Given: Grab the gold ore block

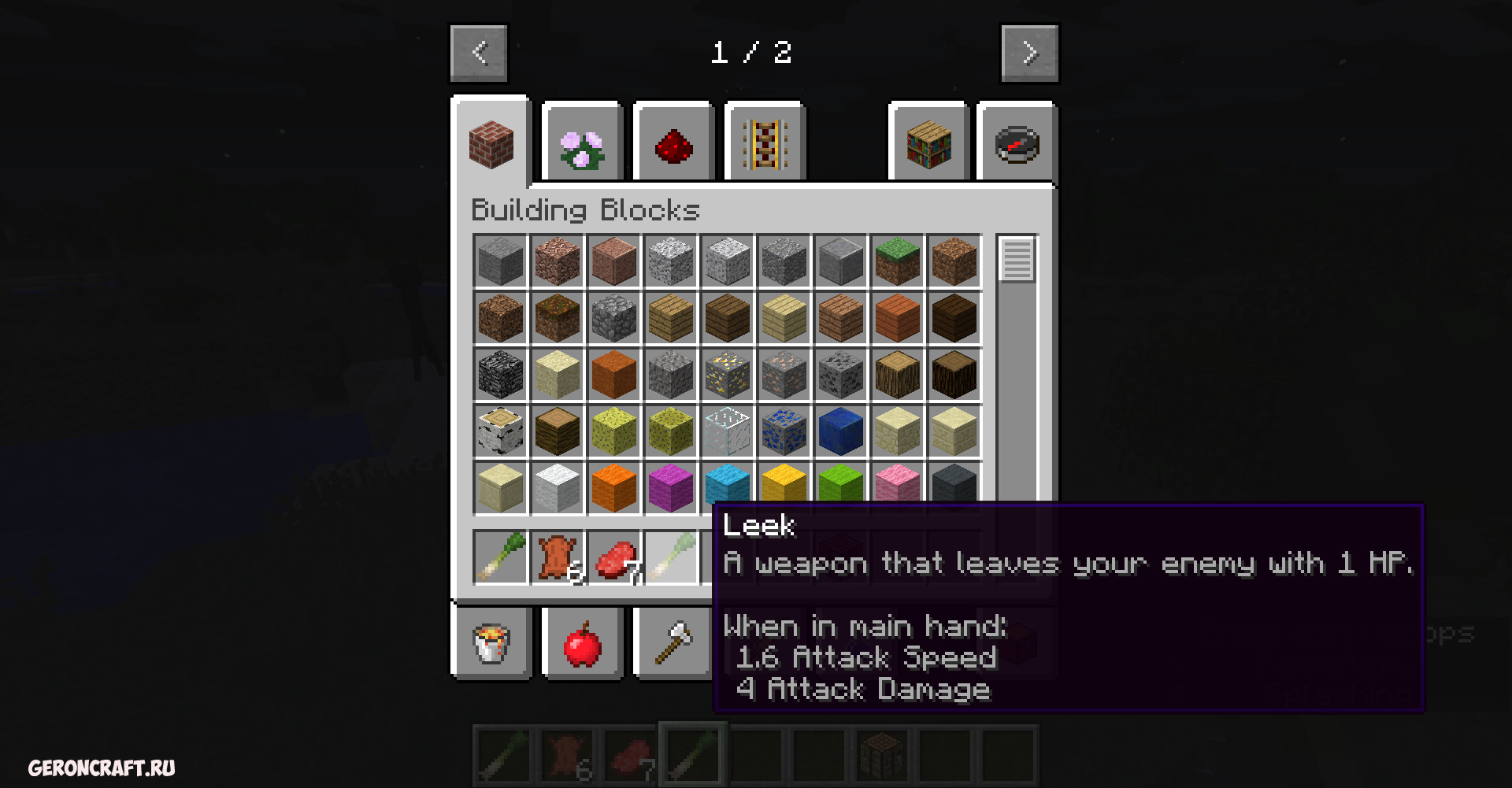Looking at the screenshot, I should point(727,375).
